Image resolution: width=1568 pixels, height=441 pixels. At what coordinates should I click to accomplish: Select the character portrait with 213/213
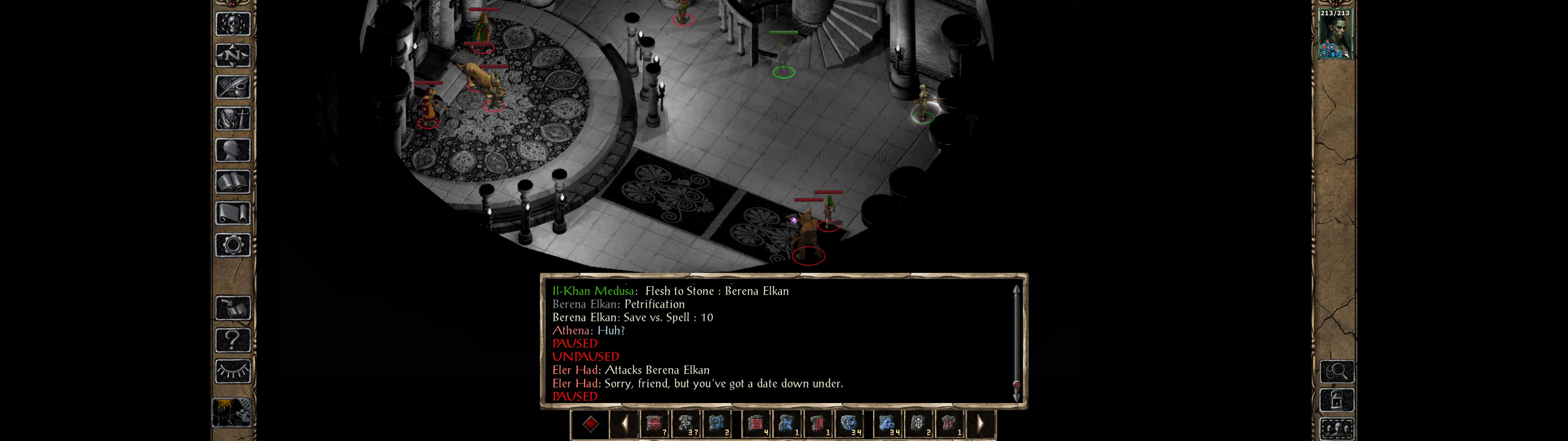click(1334, 35)
